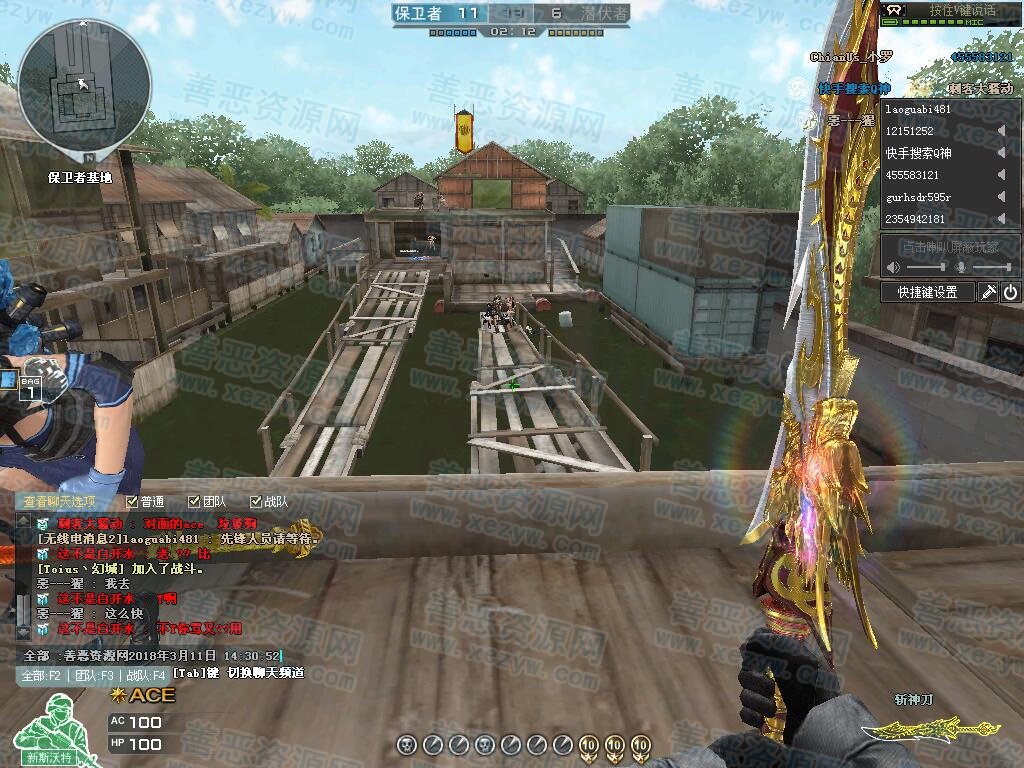
Task: Mute player 2354942181 via speaker icon
Action: coord(1001,219)
